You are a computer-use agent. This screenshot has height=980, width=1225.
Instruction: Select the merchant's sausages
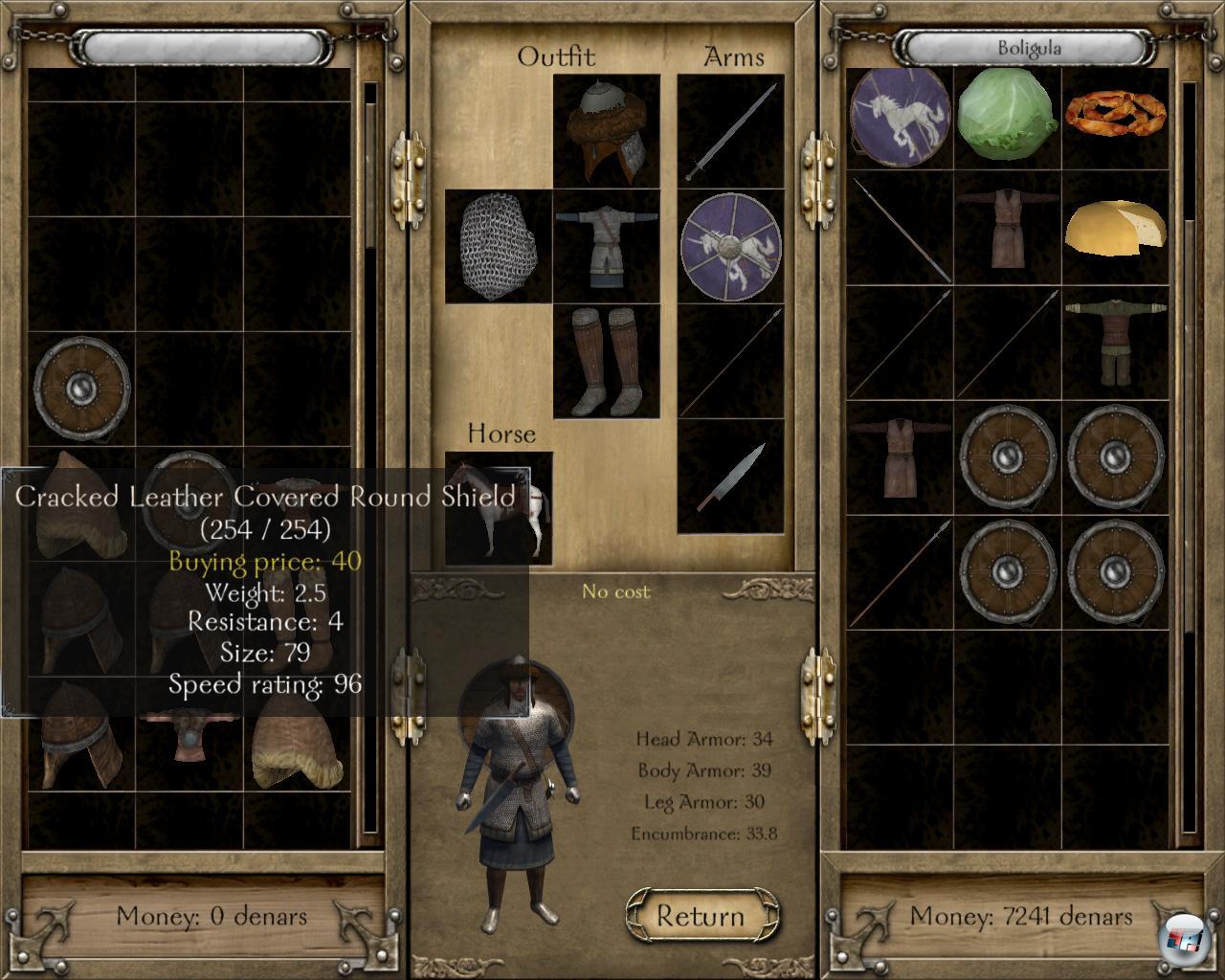coord(1117,115)
